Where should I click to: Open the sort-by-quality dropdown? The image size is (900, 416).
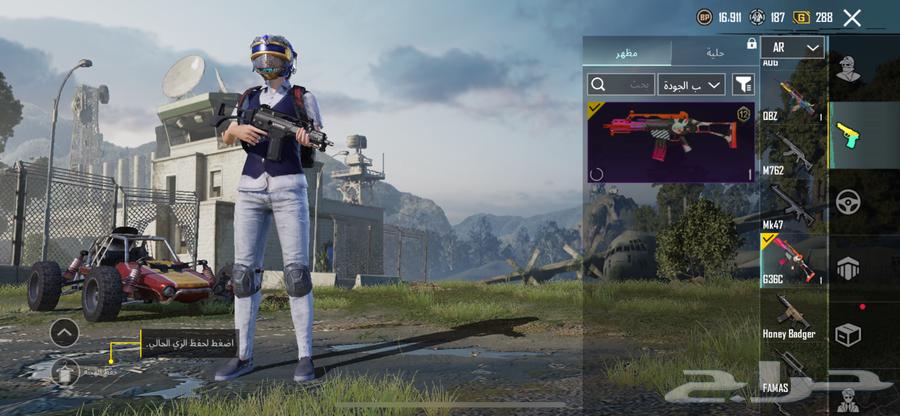click(x=691, y=84)
